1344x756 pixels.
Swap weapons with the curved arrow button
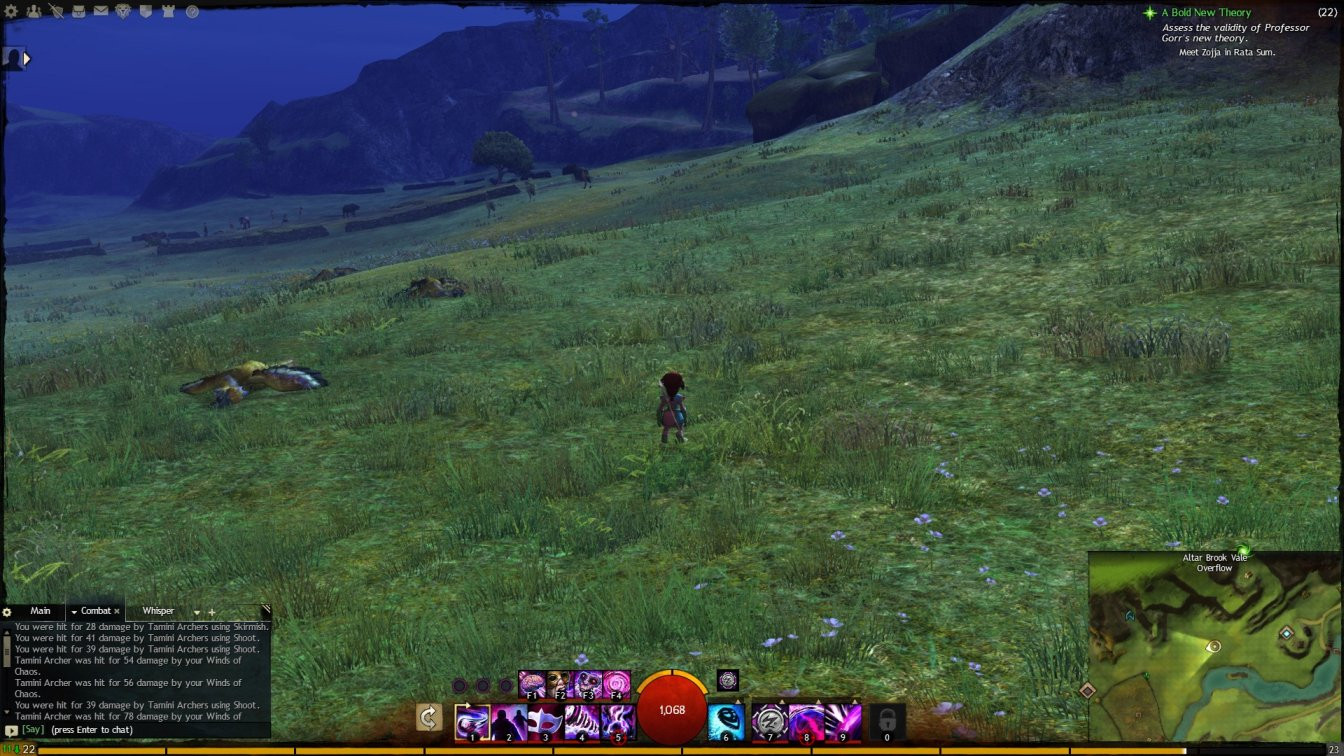[x=429, y=717]
